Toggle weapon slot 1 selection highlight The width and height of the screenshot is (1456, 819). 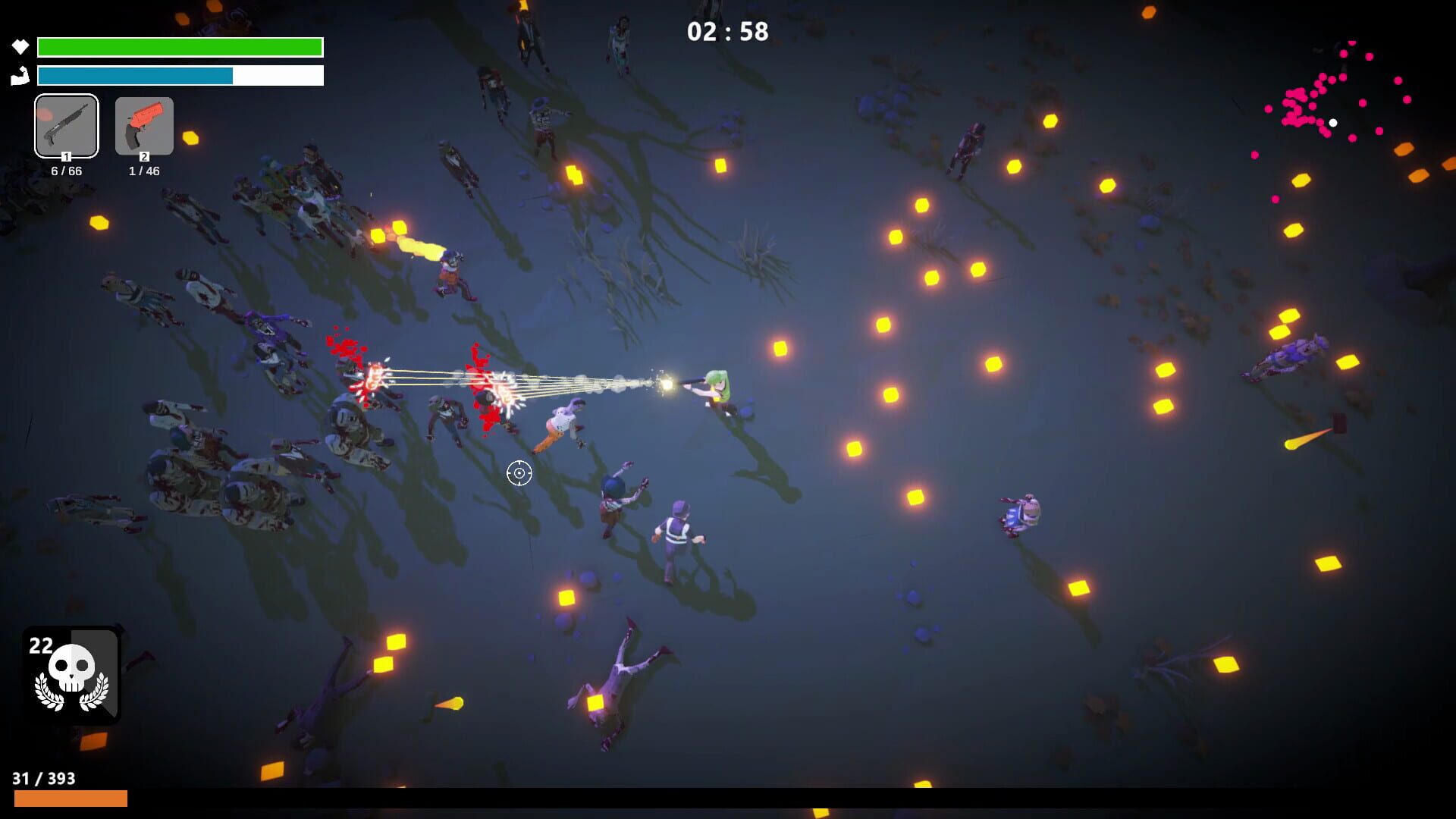coord(66,126)
